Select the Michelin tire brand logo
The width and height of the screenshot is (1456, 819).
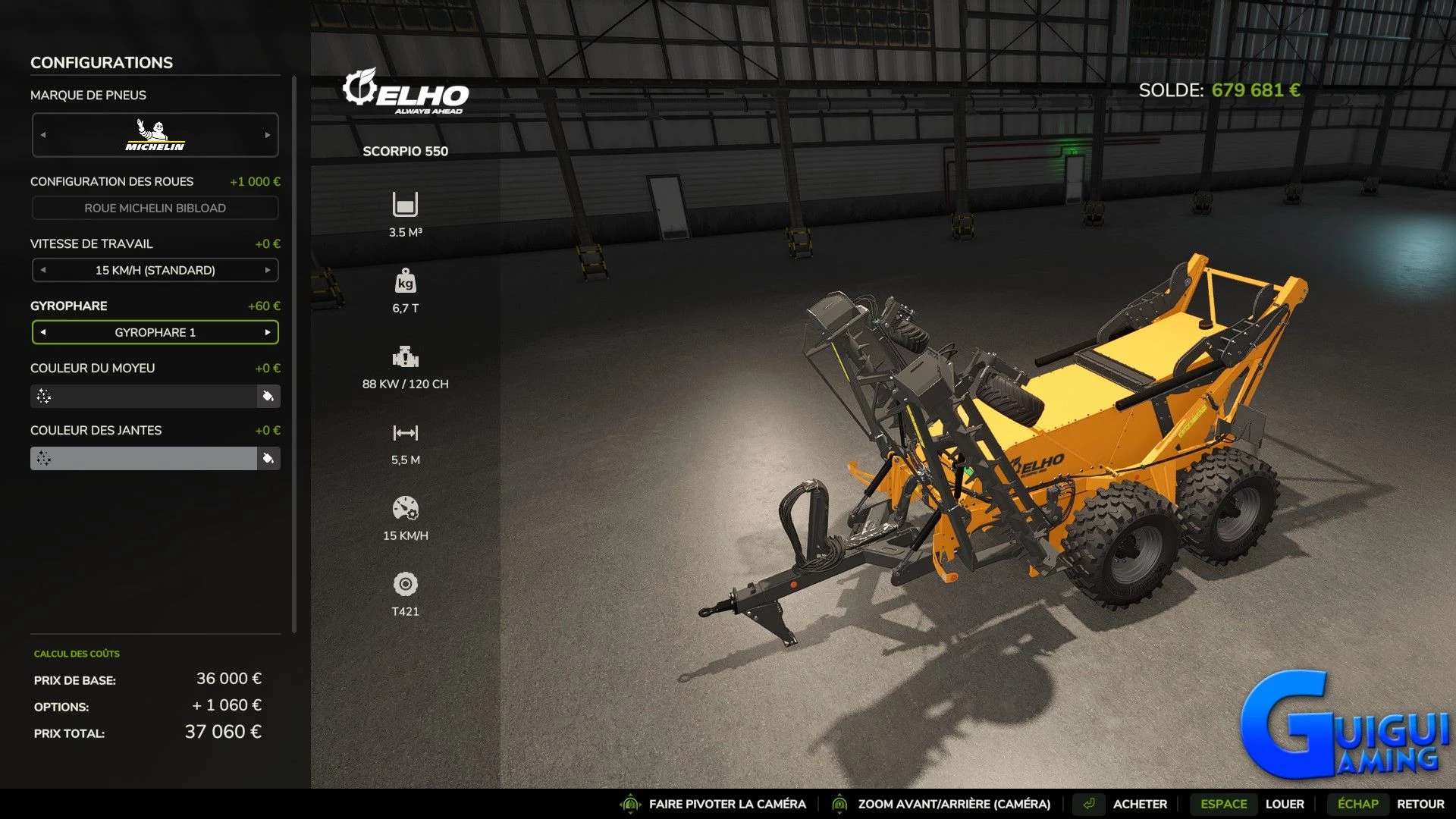(x=155, y=134)
